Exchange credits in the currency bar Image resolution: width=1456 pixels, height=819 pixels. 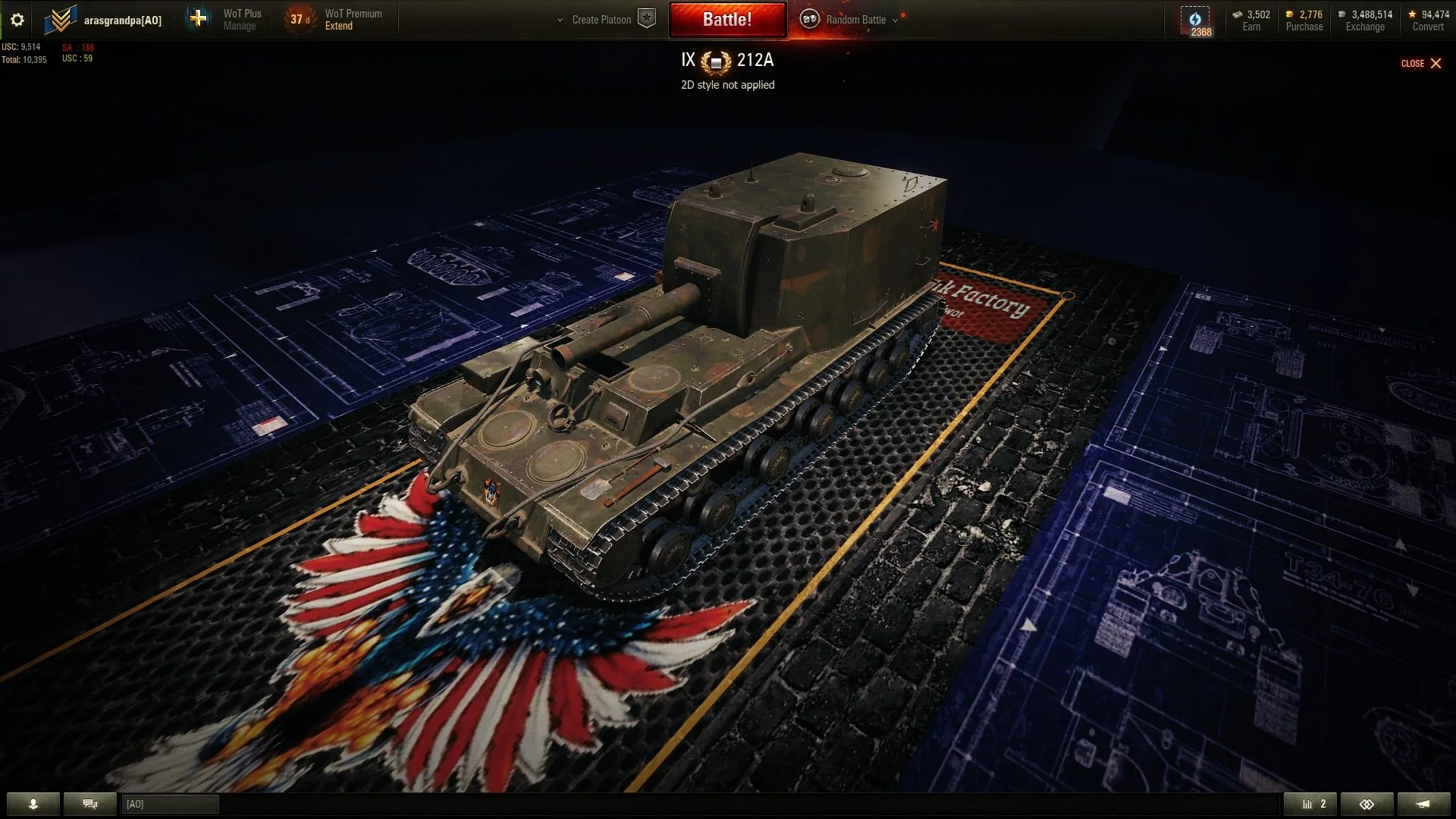(x=1365, y=20)
